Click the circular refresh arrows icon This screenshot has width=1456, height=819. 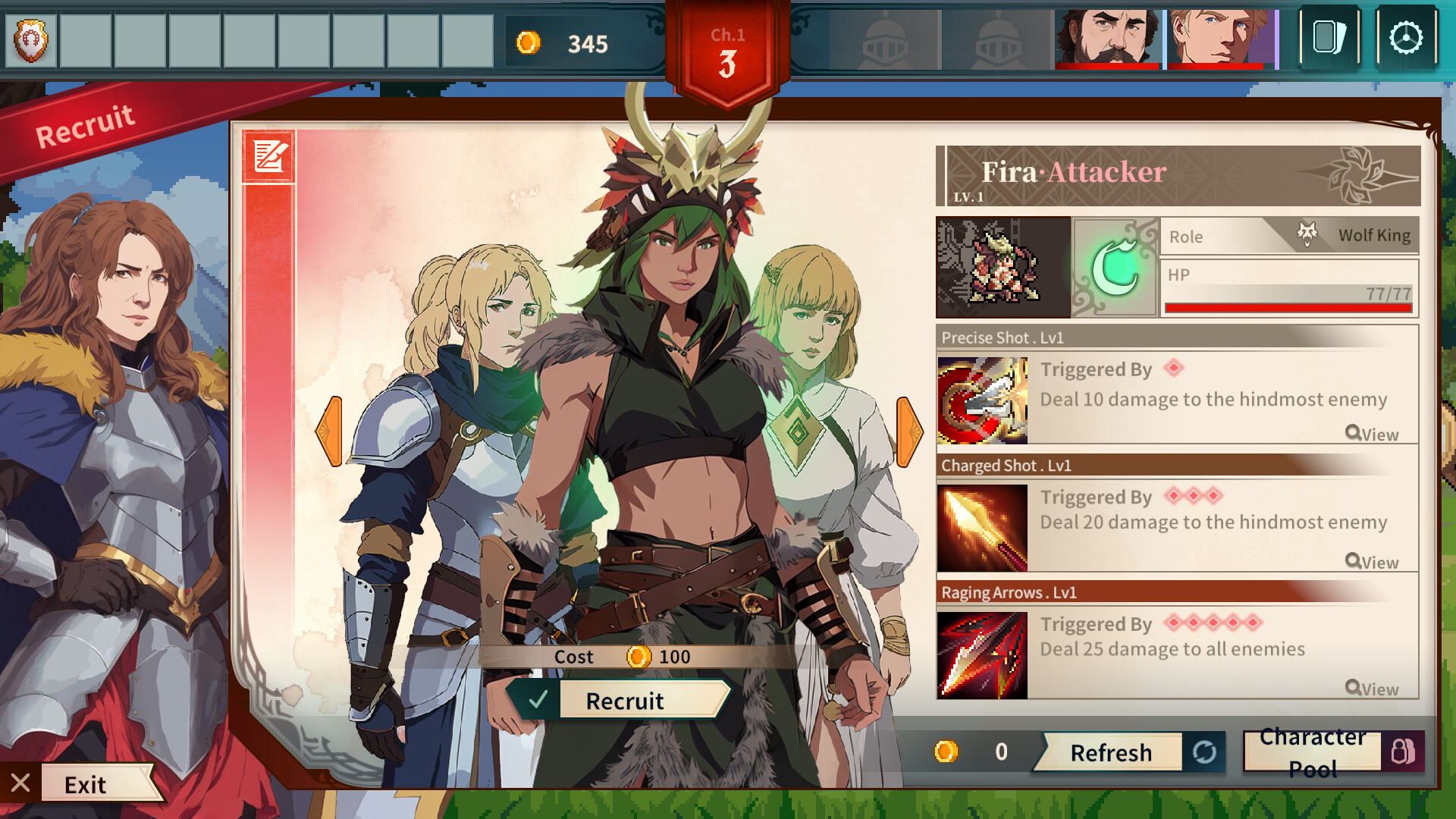(1205, 752)
